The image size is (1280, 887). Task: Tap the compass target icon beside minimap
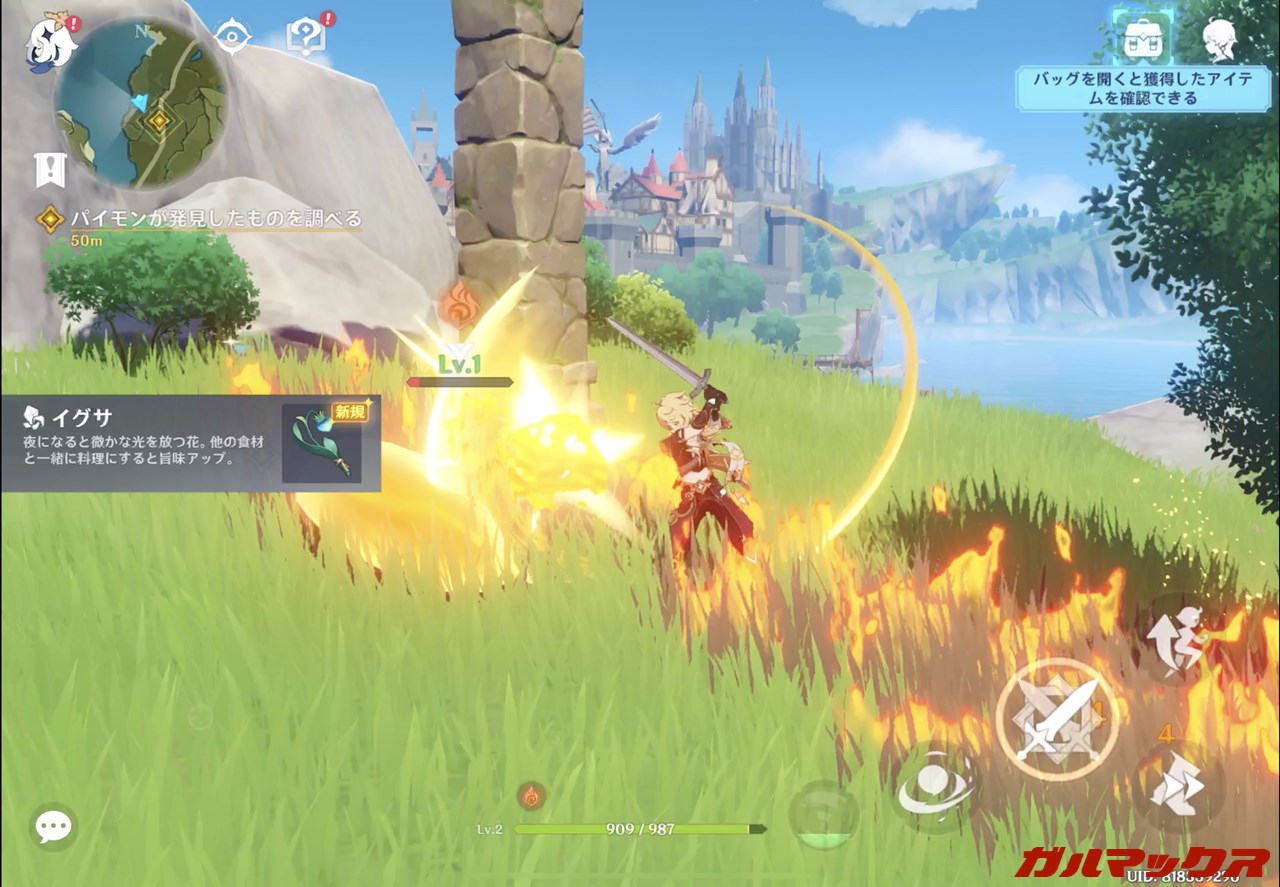click(232, 37)
